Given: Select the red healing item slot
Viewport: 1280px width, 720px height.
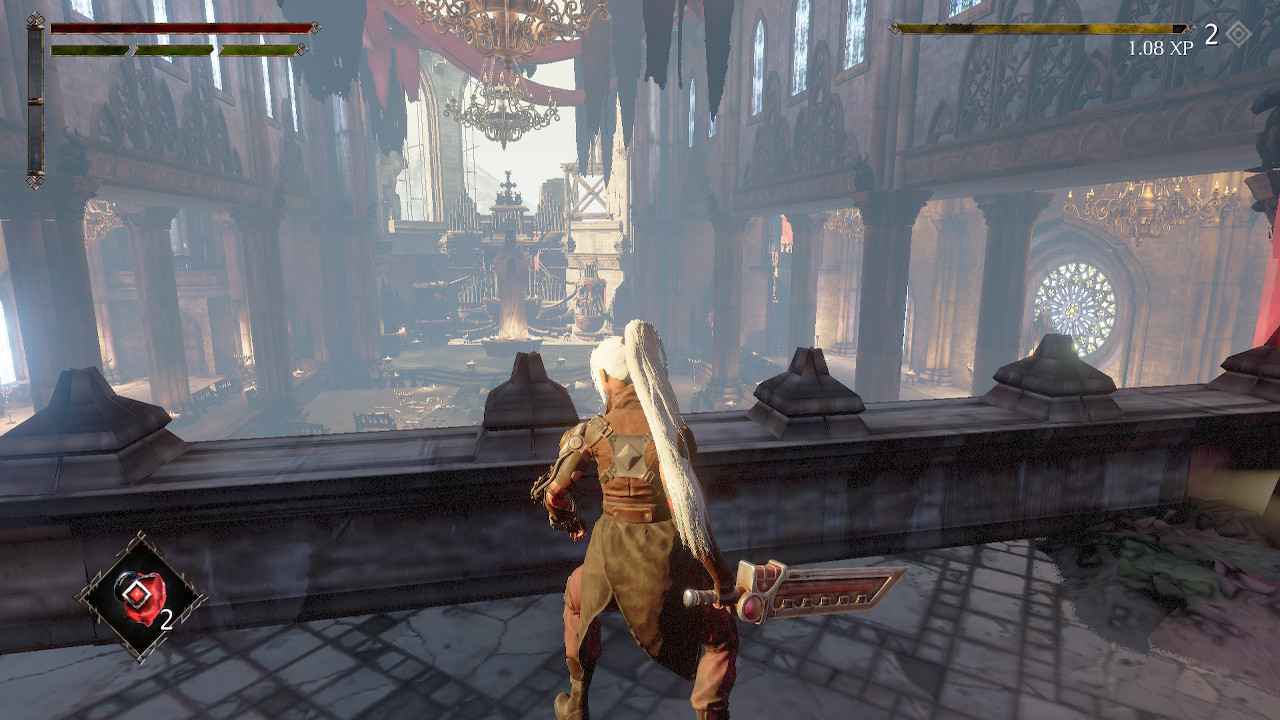Looking at the screenshot, I should coord(140,597).
